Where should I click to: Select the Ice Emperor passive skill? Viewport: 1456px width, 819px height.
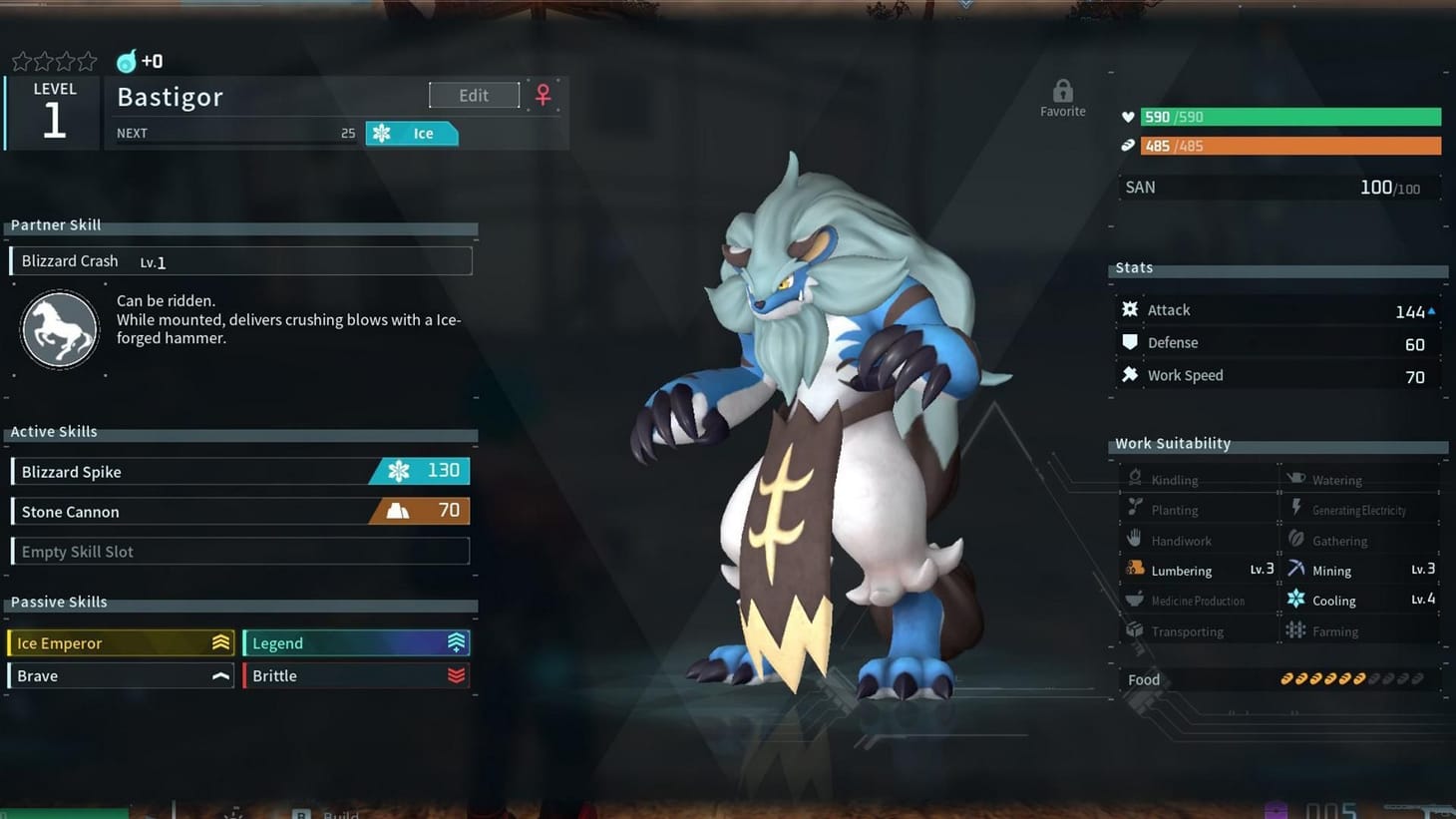[x=122, y=643]
